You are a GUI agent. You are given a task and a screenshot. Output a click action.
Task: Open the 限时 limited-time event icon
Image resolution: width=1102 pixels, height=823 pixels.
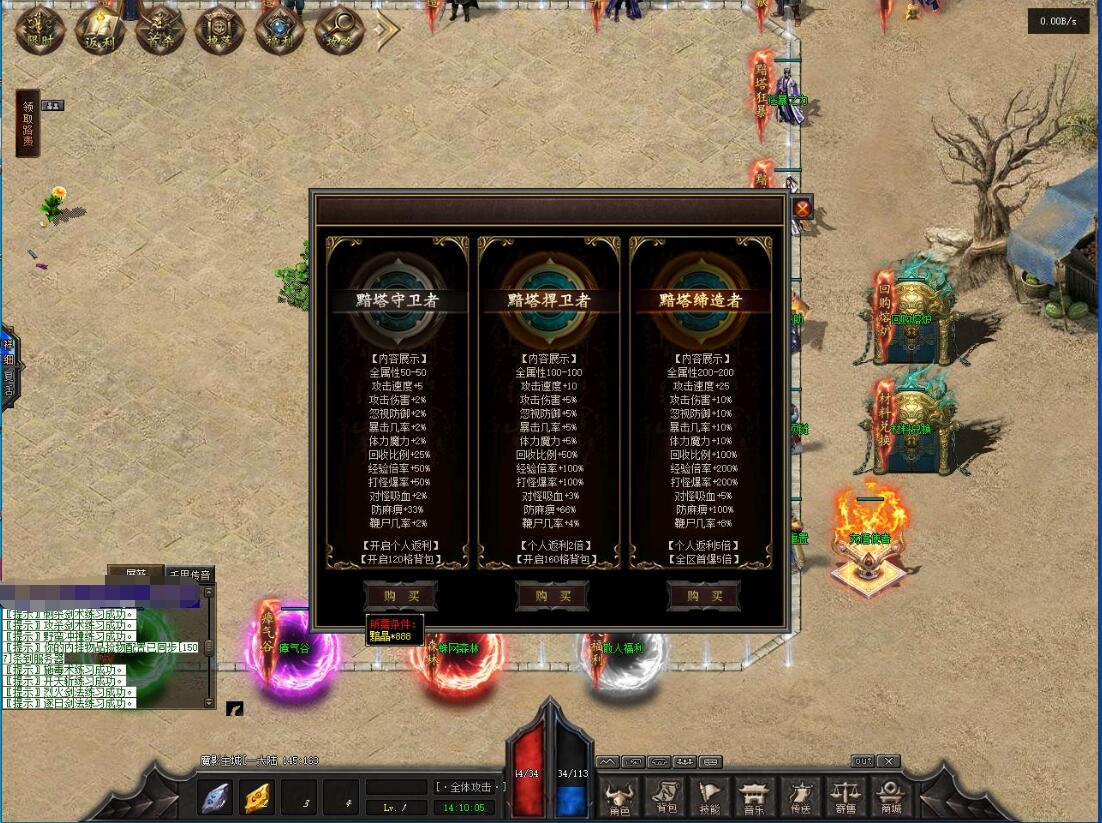click(x=41, y=31)
